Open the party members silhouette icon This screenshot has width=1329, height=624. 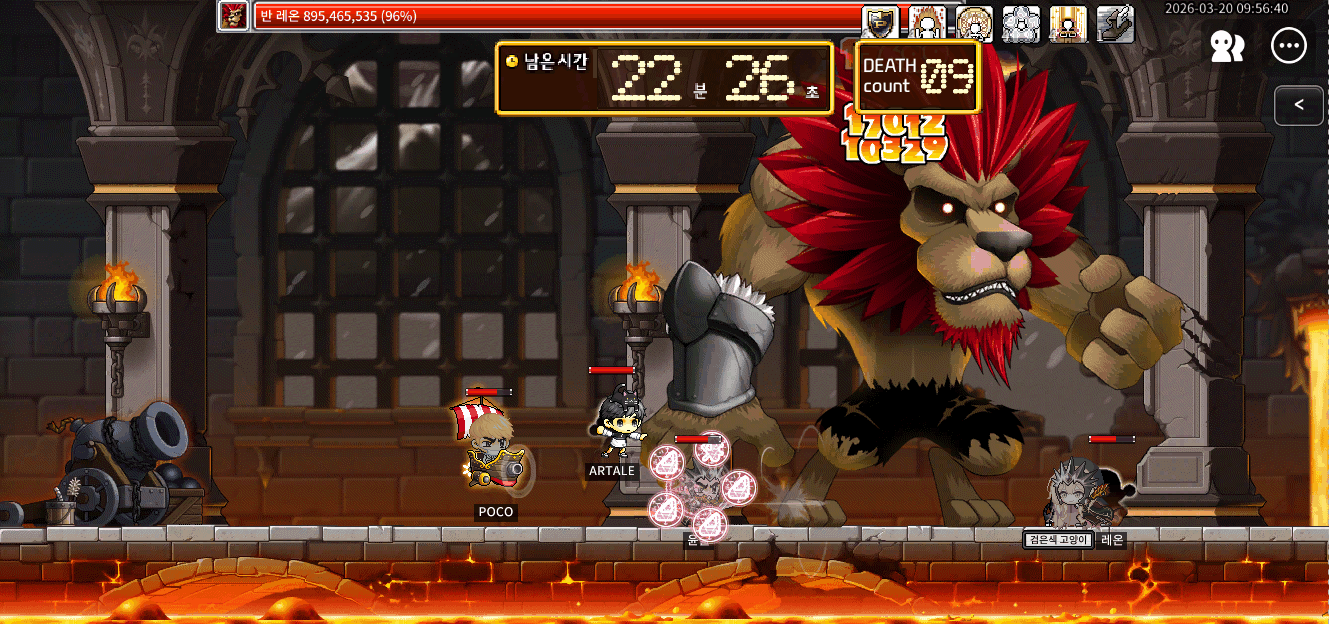(x=1227, y=46)
